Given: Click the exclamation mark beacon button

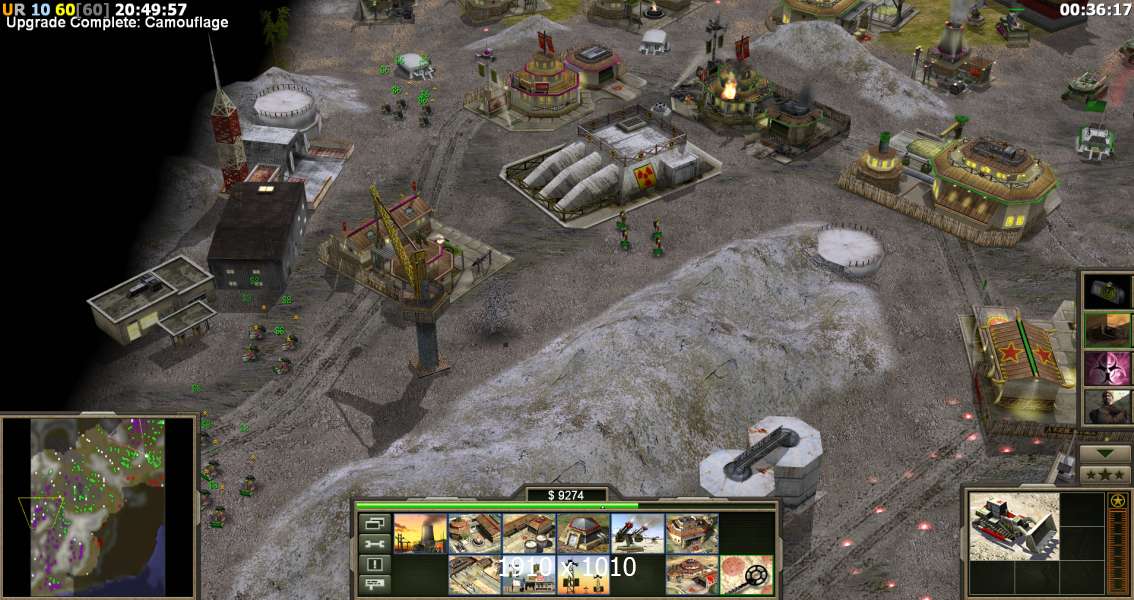Looking at the screenshot, I should pyautogui.click(x=375, y=563).
